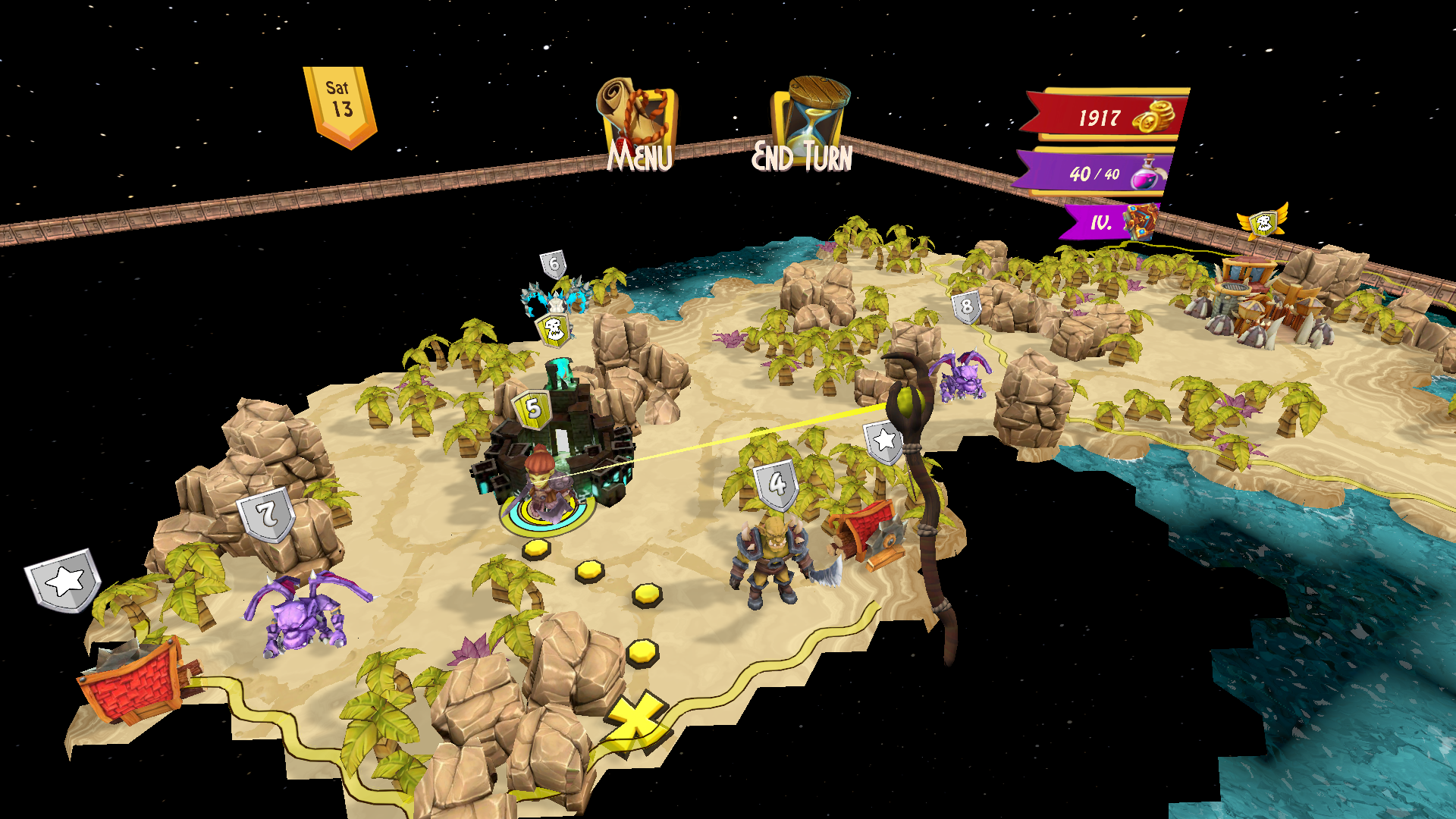Select the level 6 shield marker
Image resolution: width=1456 pixels, height=819 pixels.
pyautogui.click(x=554, y=265)
